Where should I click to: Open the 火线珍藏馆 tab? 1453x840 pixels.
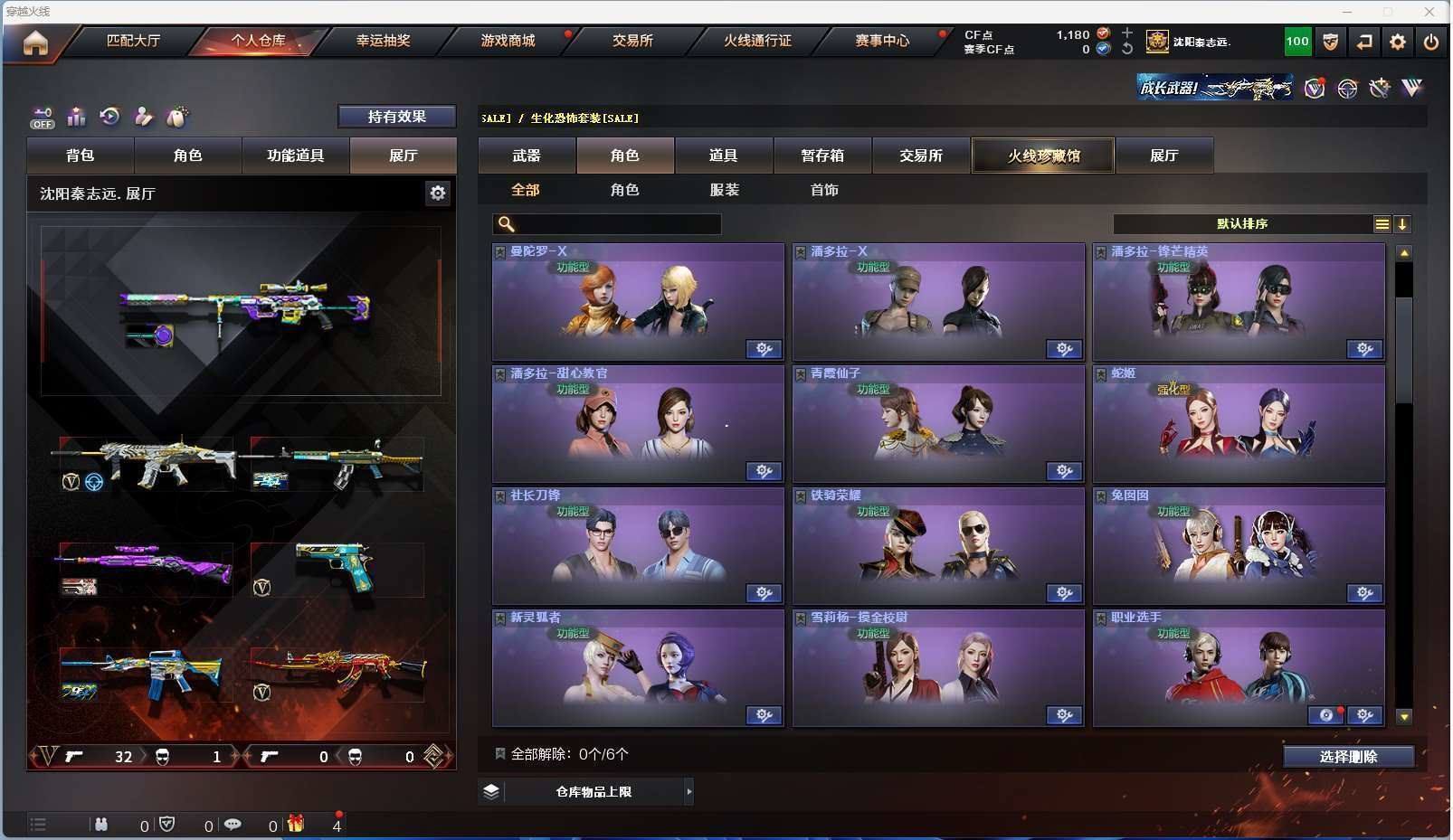pos(1043,156)
